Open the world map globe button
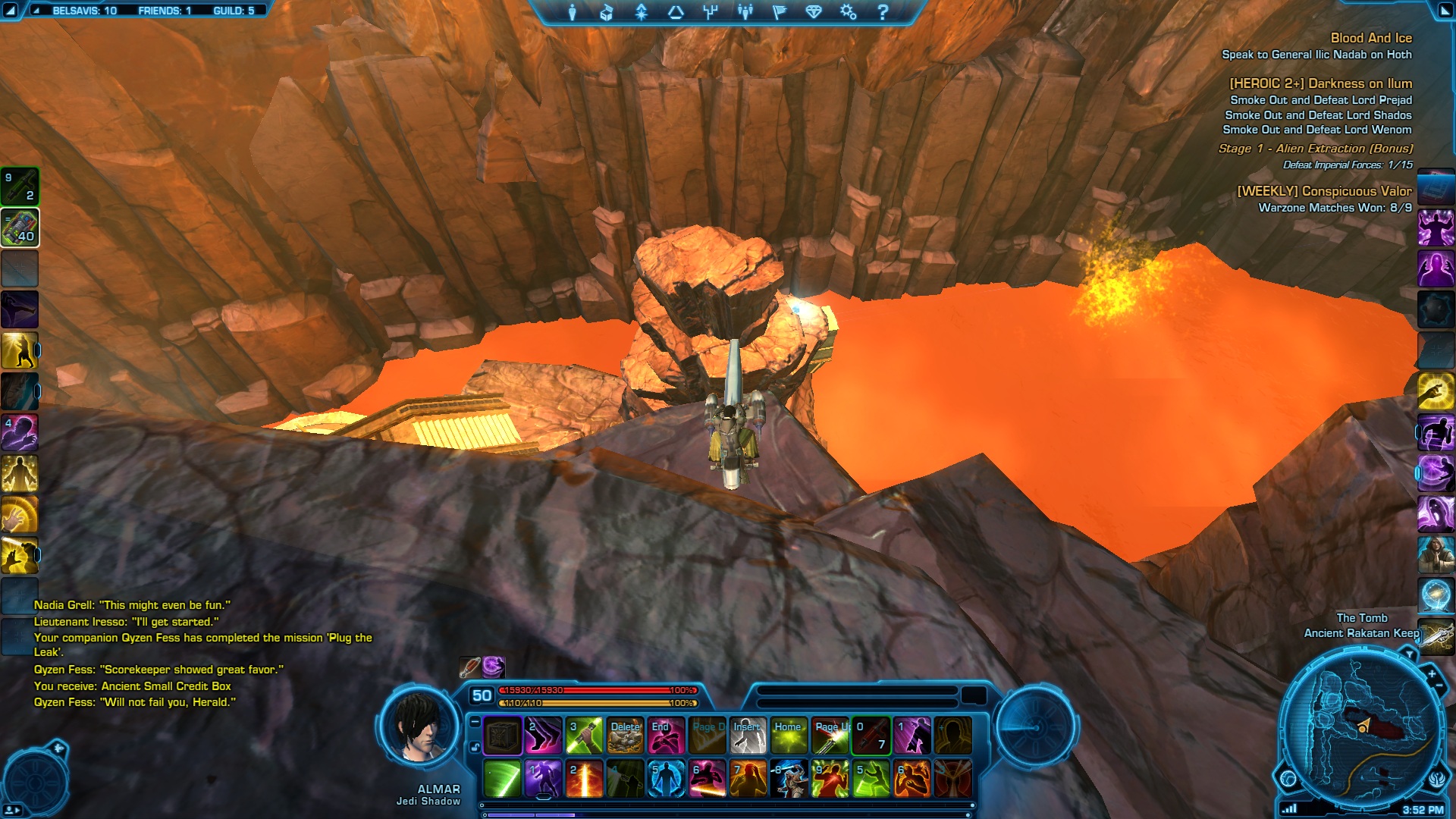1456x819 pixels. tap(1288, 778)
